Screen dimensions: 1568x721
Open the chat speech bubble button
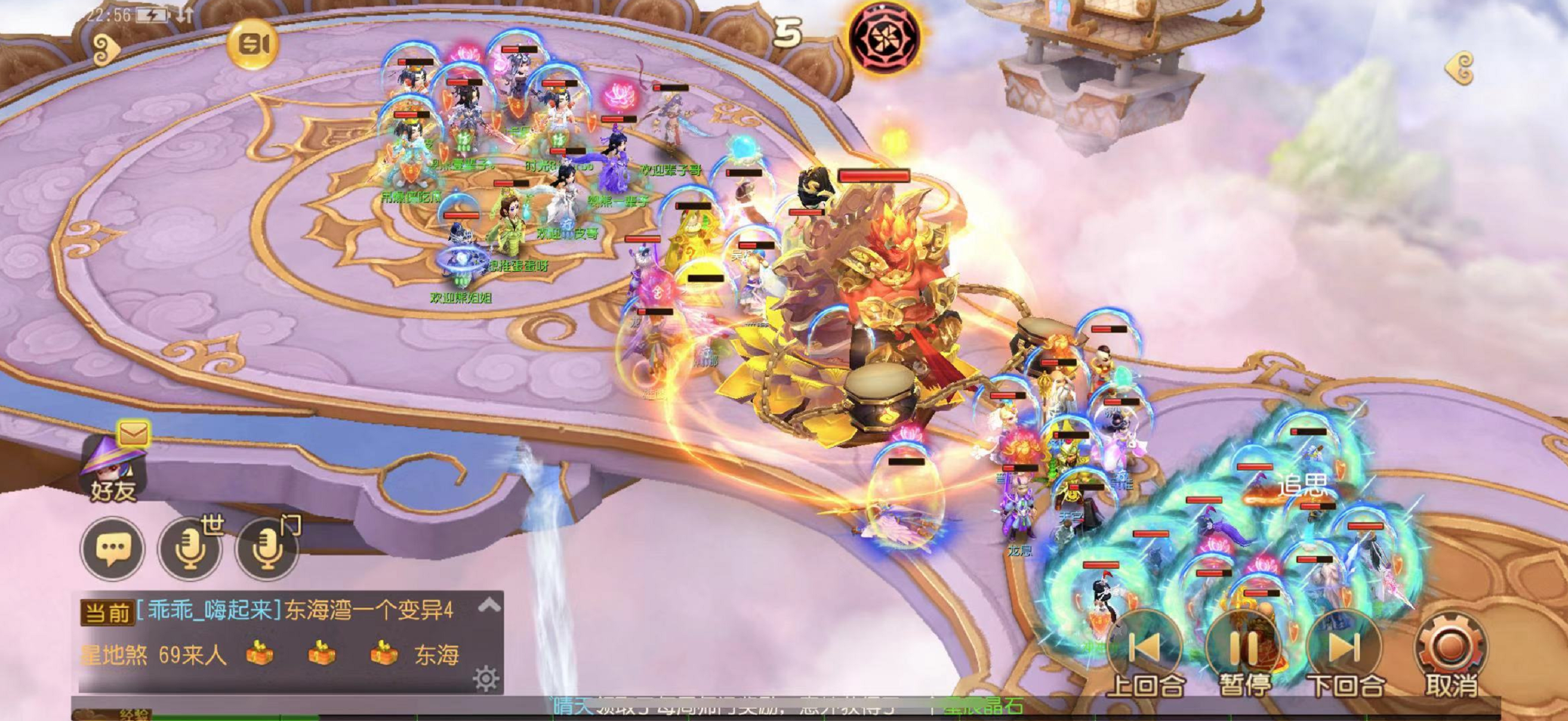tap(113, 548)
